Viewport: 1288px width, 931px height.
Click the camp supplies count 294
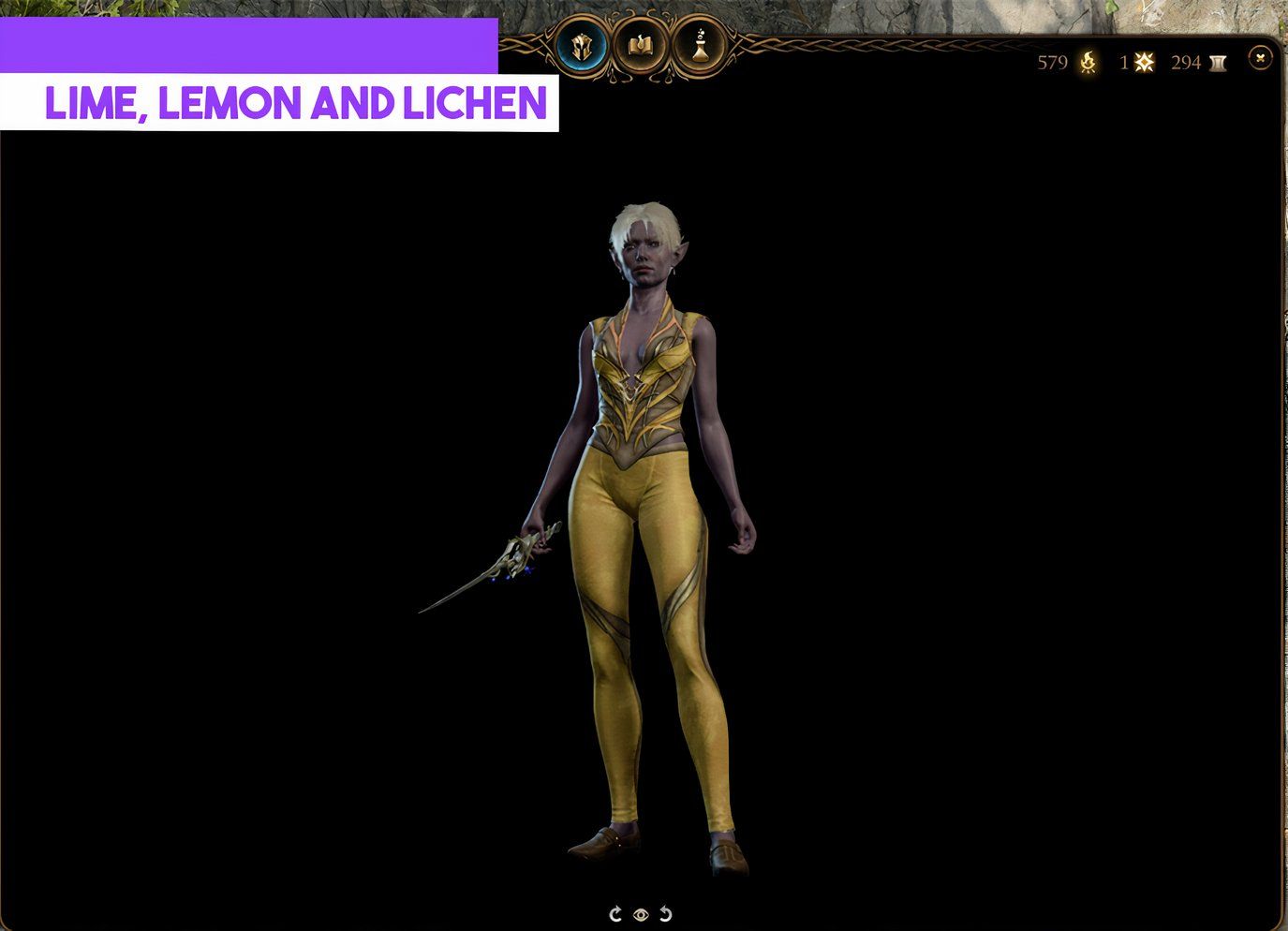coord(1186,62)
